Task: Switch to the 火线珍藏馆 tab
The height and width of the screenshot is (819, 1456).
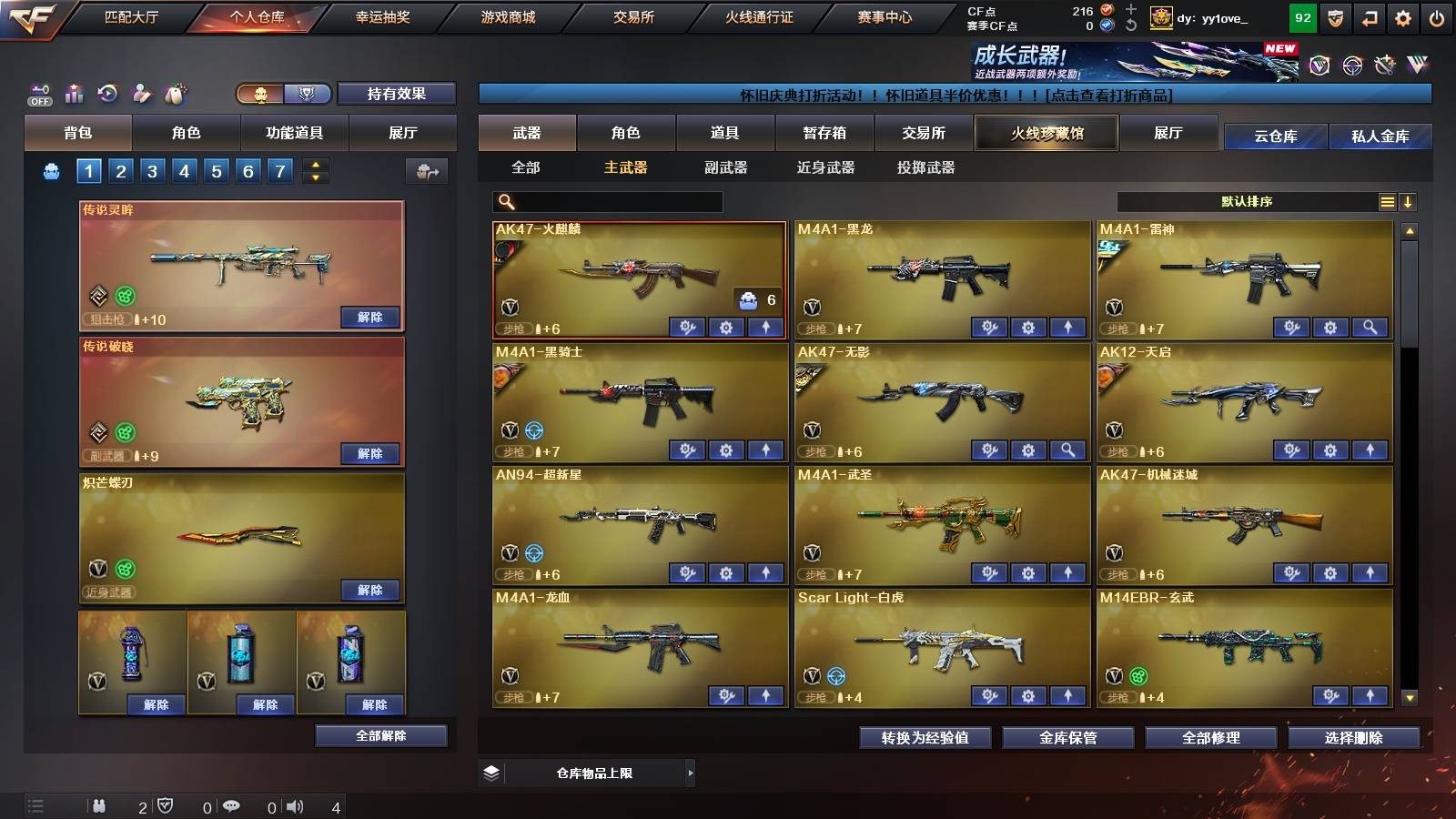Action: pos(1046,133)
